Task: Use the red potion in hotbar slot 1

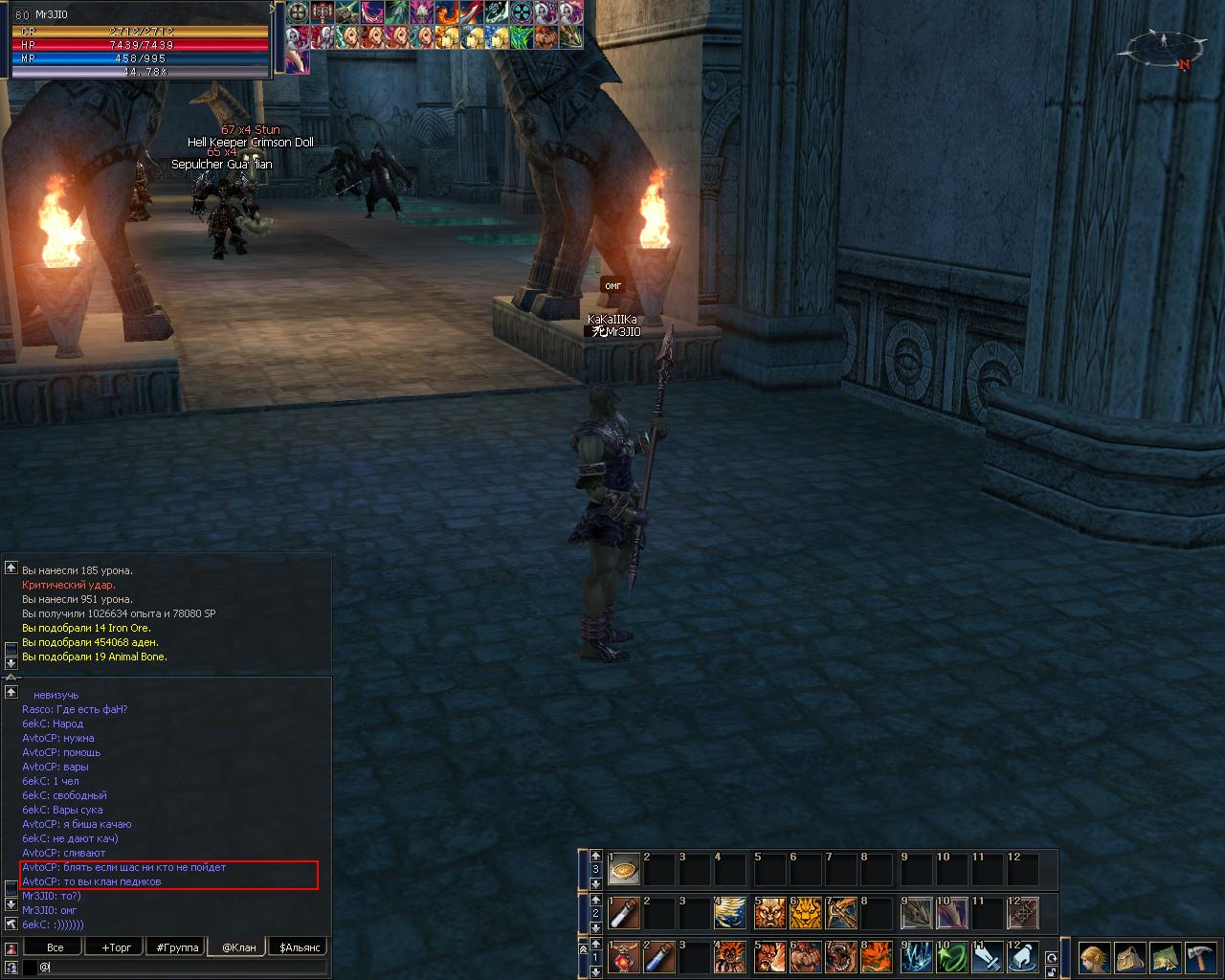Action: [624, 957]
